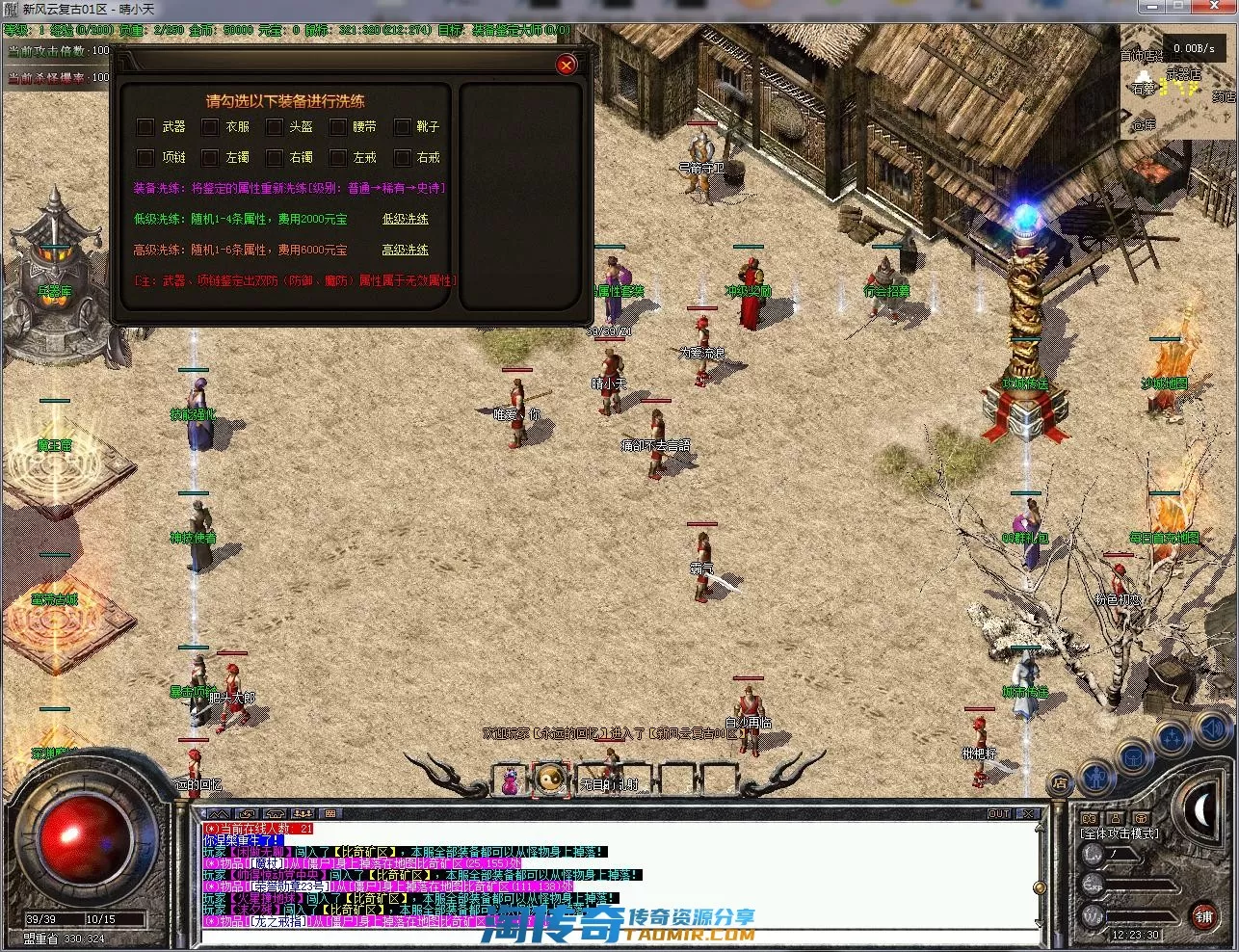Check the 头盔 (helmet) box
Image resolution: width=1239 pixels, height=952 pixels.
[x=275, y=126]
